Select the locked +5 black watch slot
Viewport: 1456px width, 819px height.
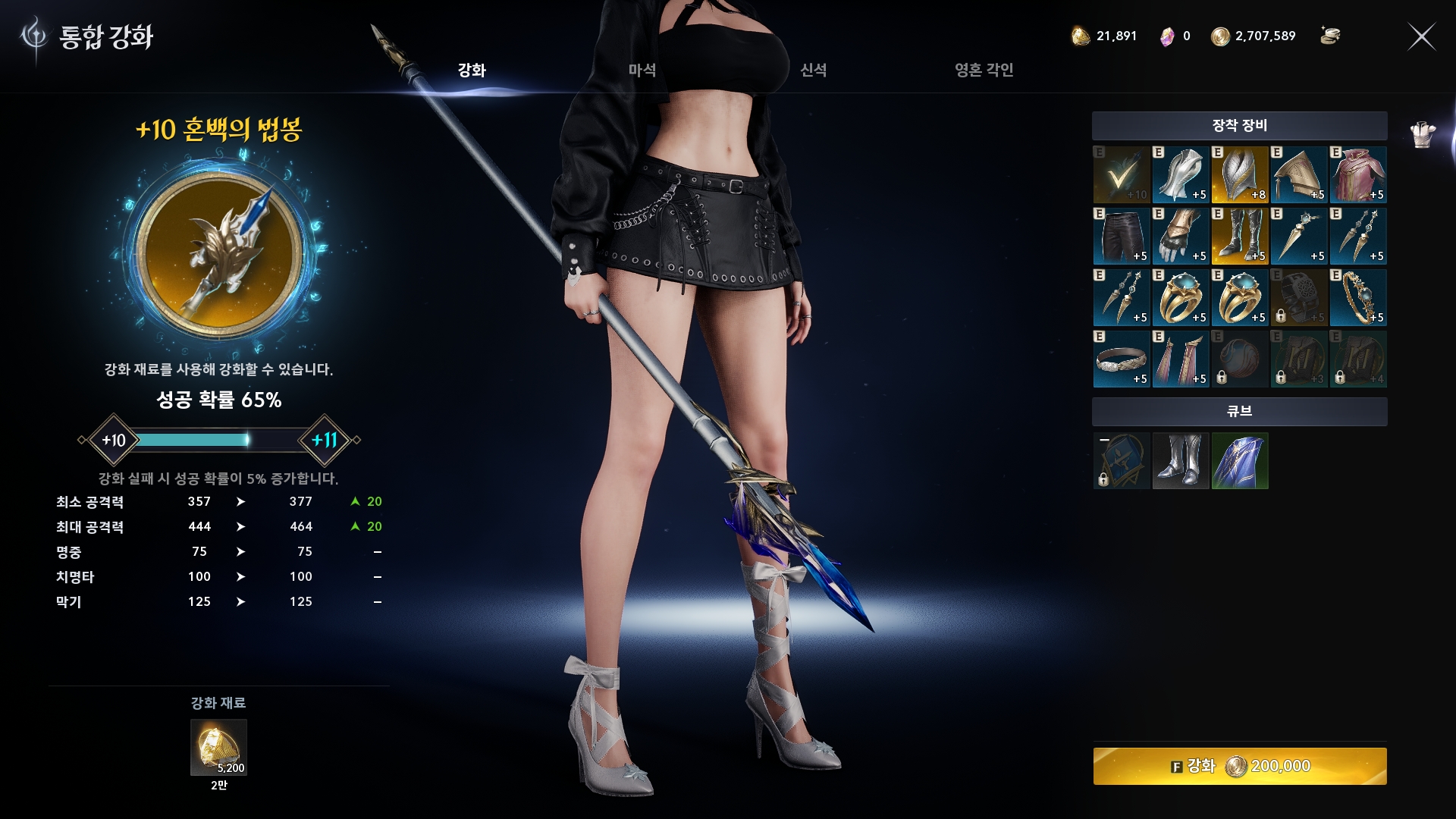click(1298, 297)
